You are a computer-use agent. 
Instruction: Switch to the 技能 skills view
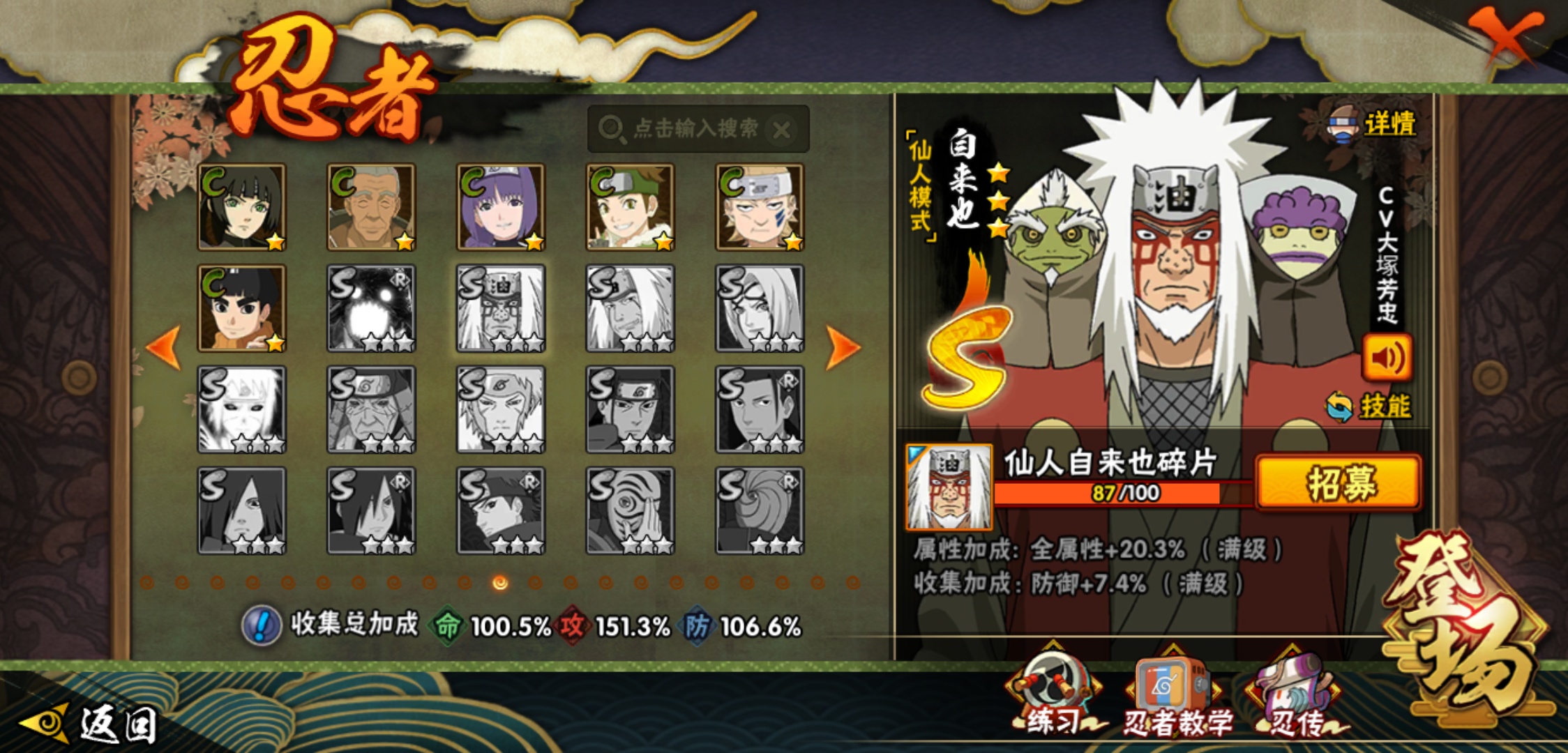click(1384, 406)
